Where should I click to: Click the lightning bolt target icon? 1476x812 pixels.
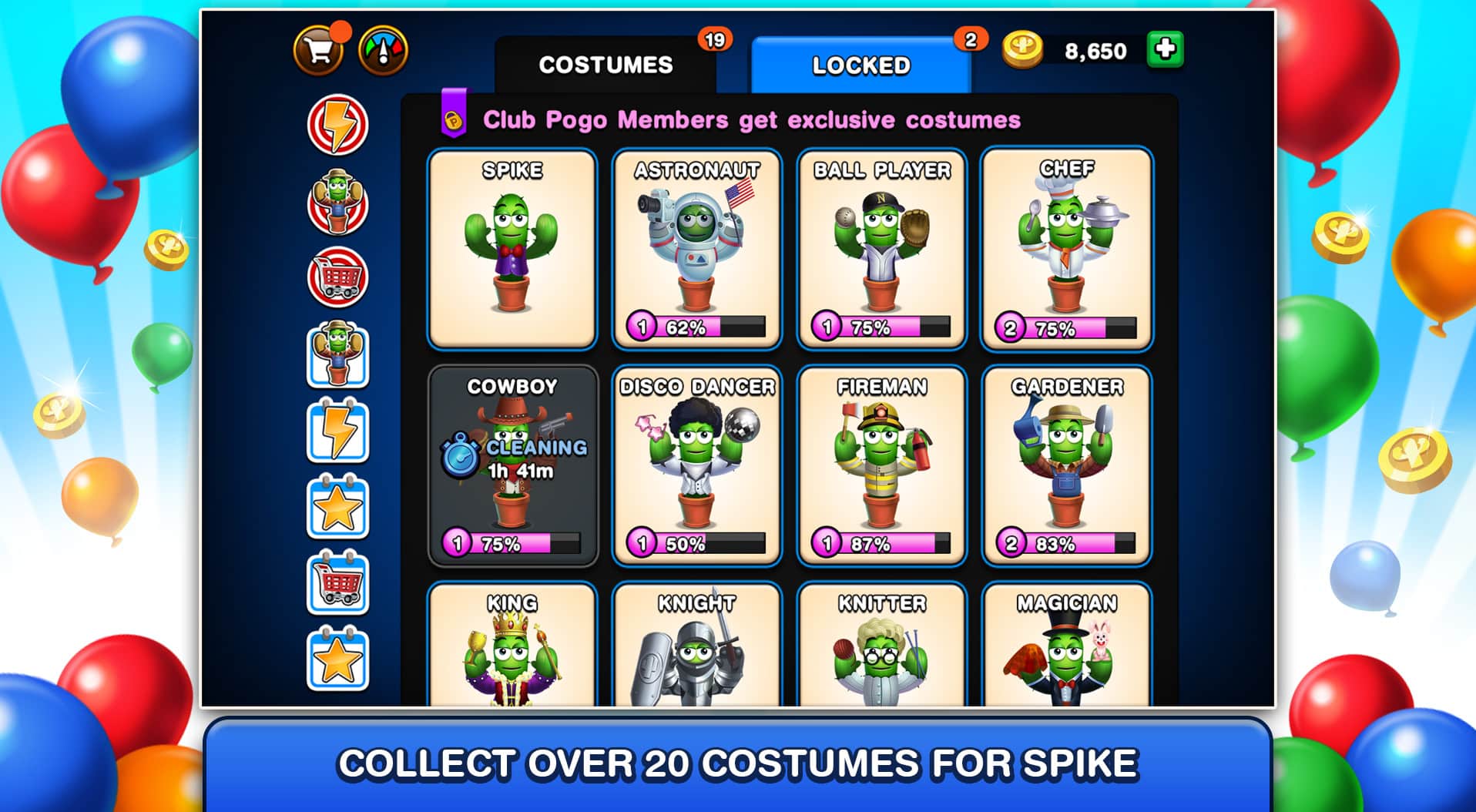point(337,125)
